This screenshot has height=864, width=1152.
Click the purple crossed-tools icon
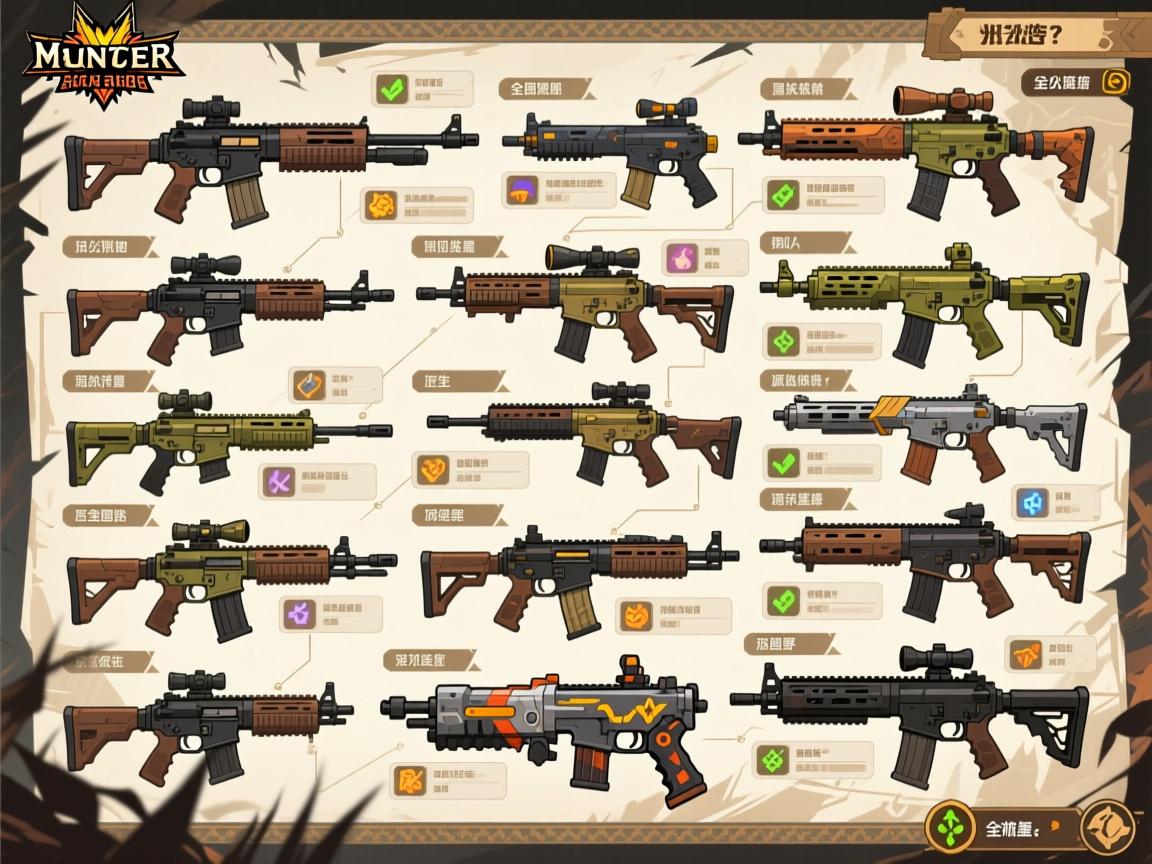click(277, 482)
